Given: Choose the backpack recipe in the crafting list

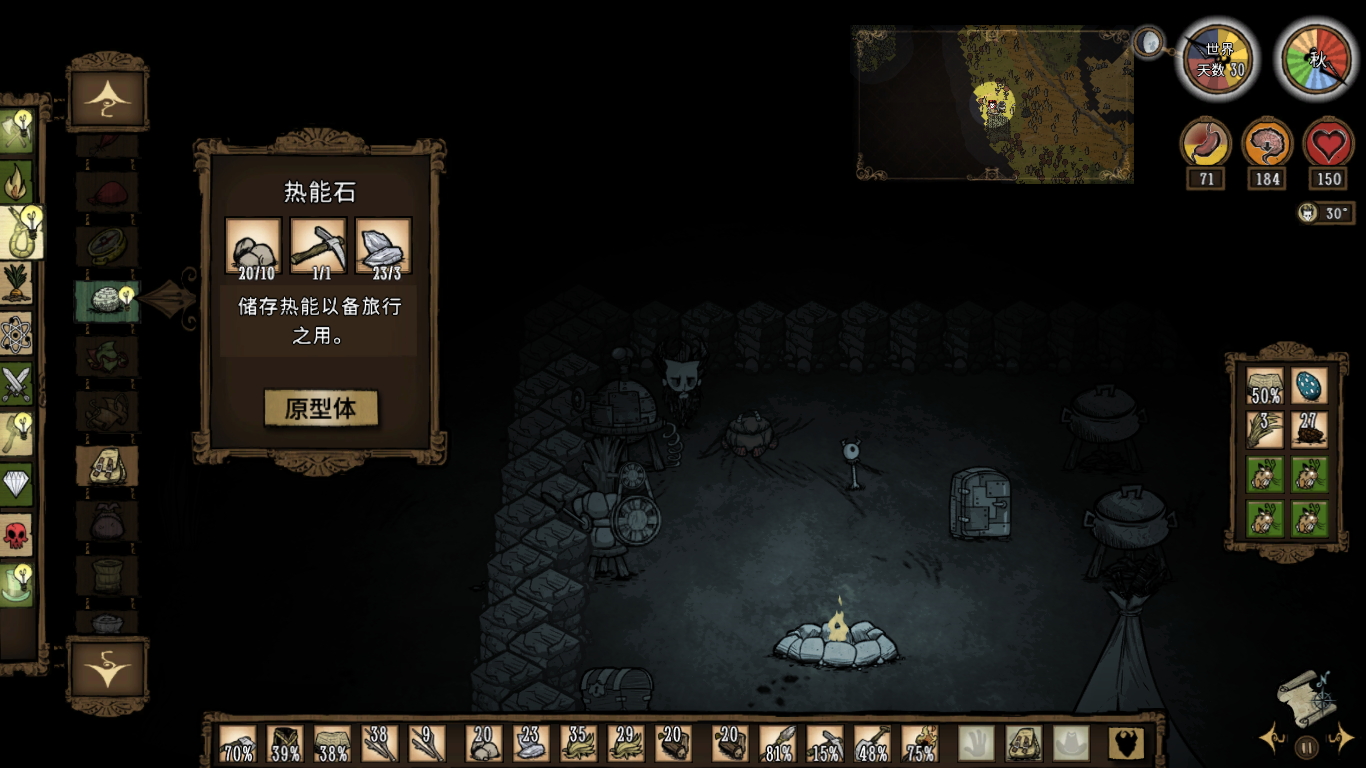Looking at the screenshot, I should pyautogui.click(x=107, y=466).
